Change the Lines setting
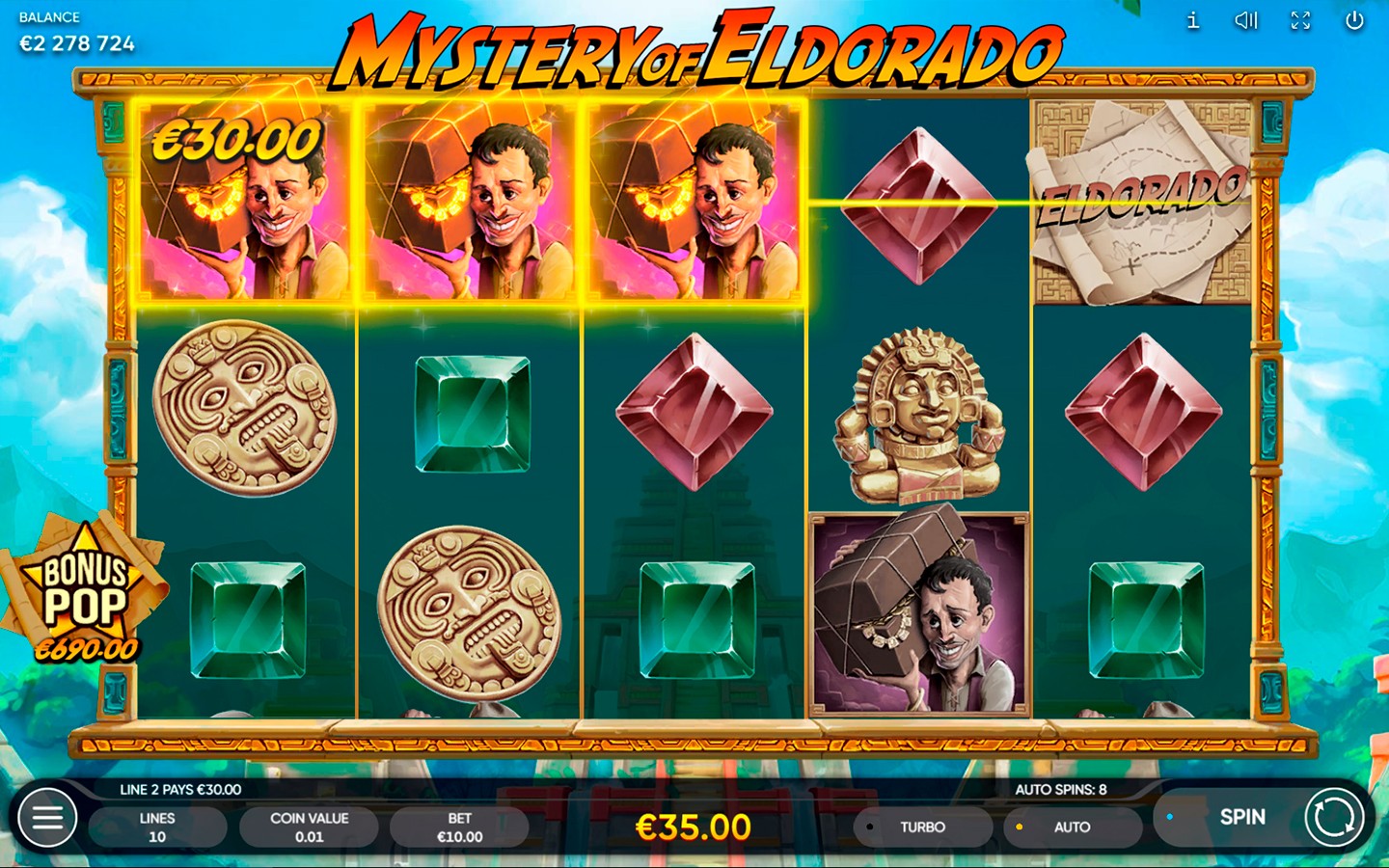 point(157,827)
